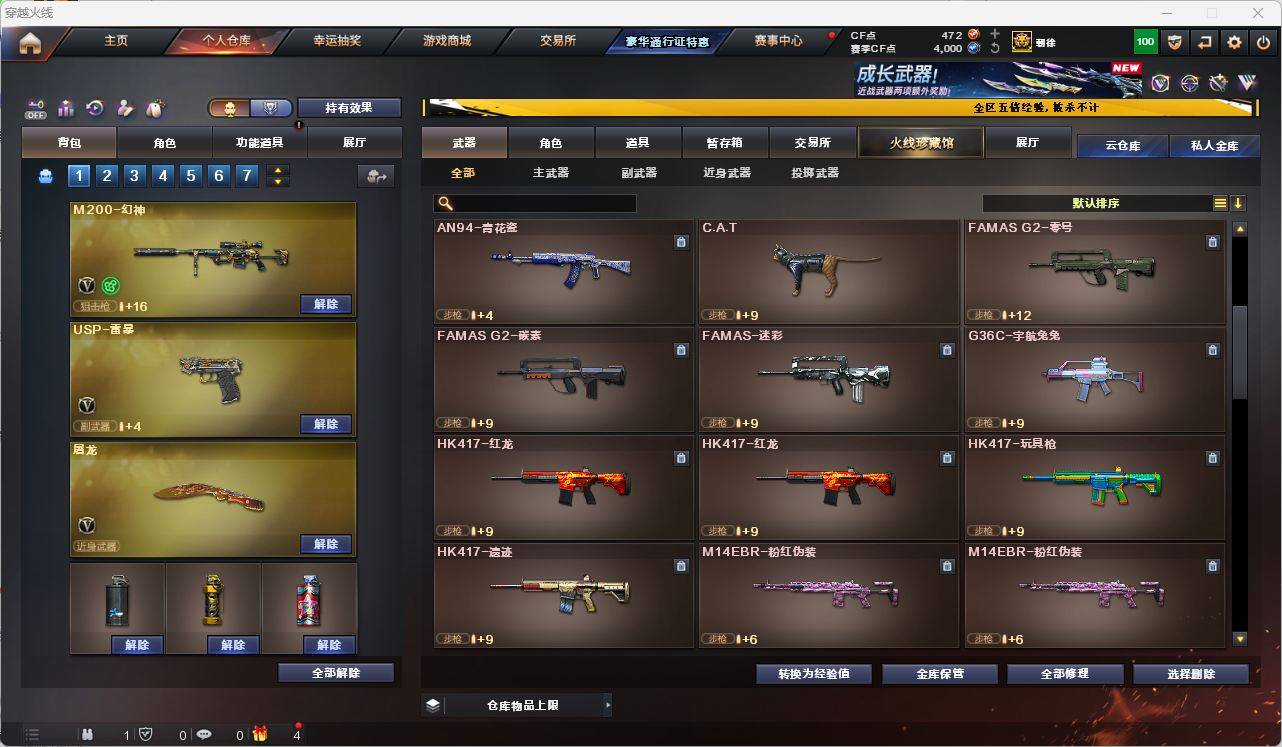1282x747 pixels.
Task: Click the gift/items icon next to OFF toggle
Action: point(67,106)
